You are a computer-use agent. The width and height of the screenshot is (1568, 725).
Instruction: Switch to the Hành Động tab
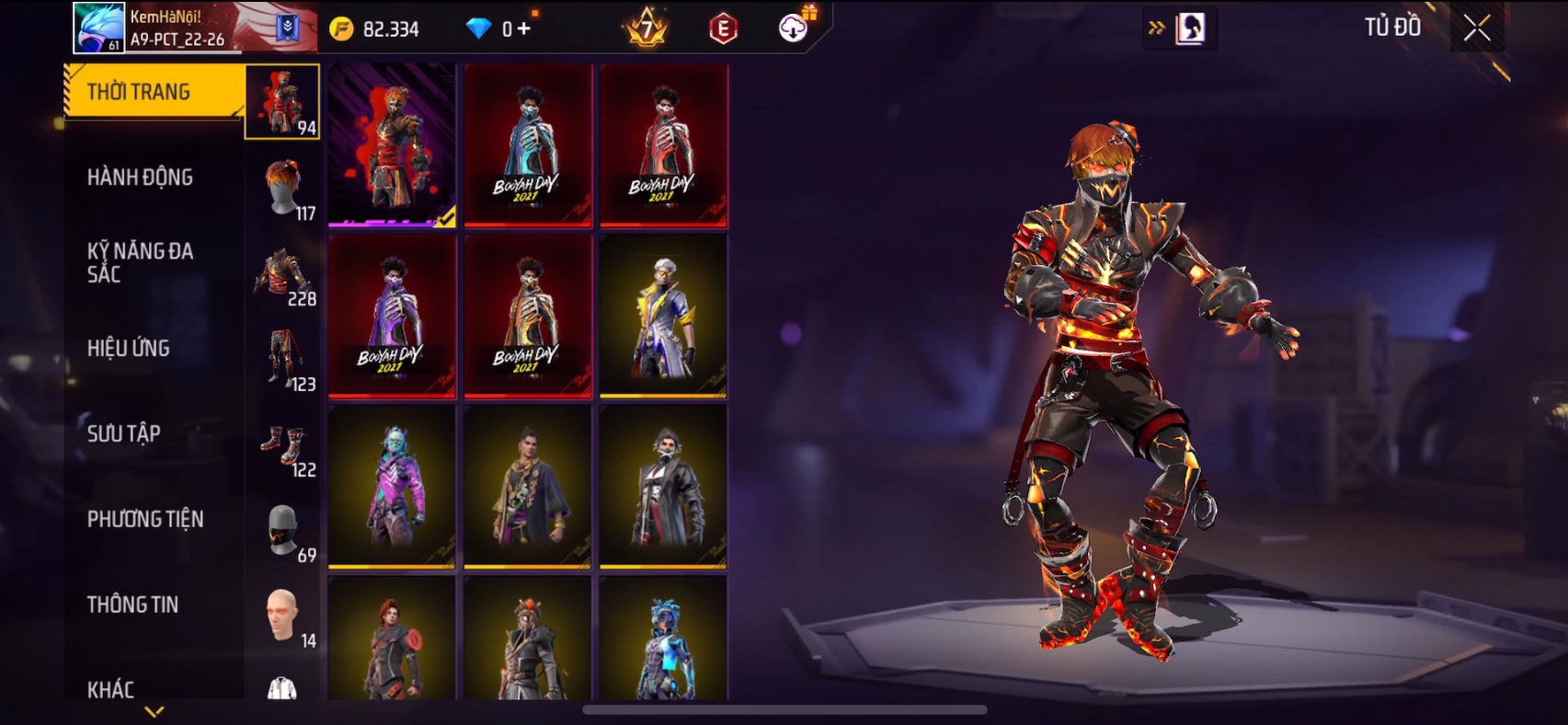click(140, 177)
